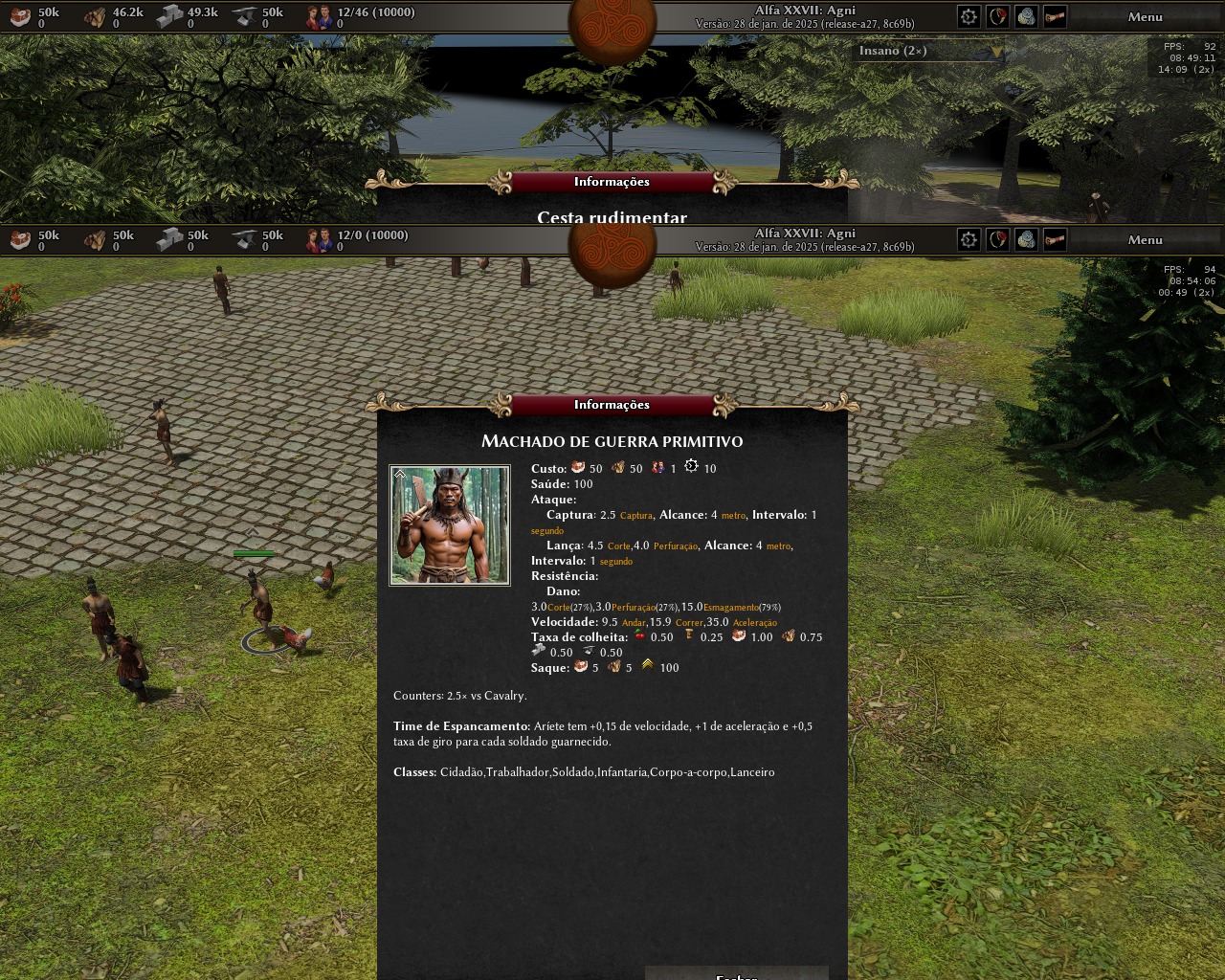Open the Insano (2×) game speed dropdown
Viewport: 1225px width, 980px height.
tap(927, 52)
